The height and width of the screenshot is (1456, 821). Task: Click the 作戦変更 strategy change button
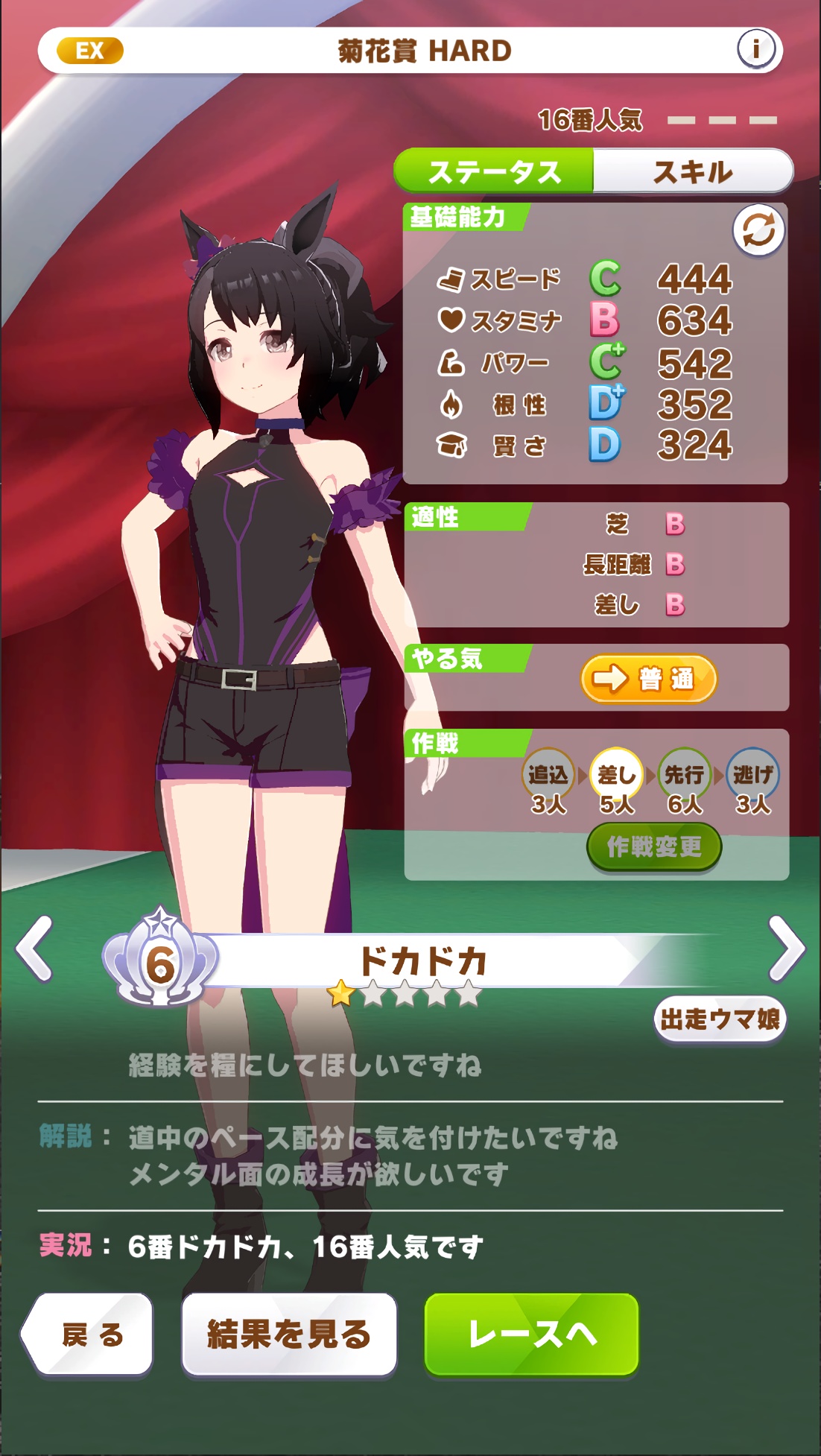tap(653, 846)
